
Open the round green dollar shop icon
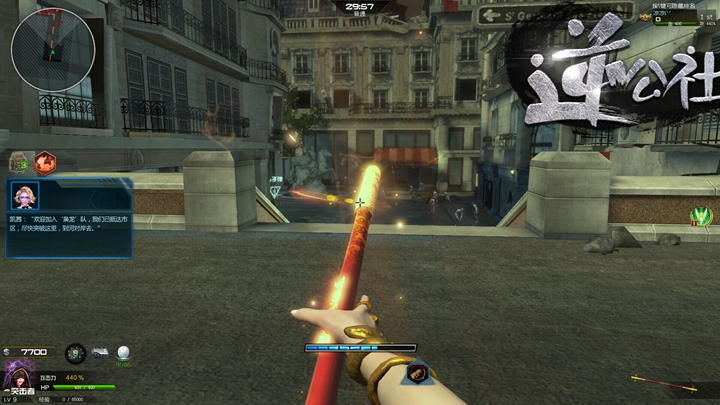click(75, 353)
